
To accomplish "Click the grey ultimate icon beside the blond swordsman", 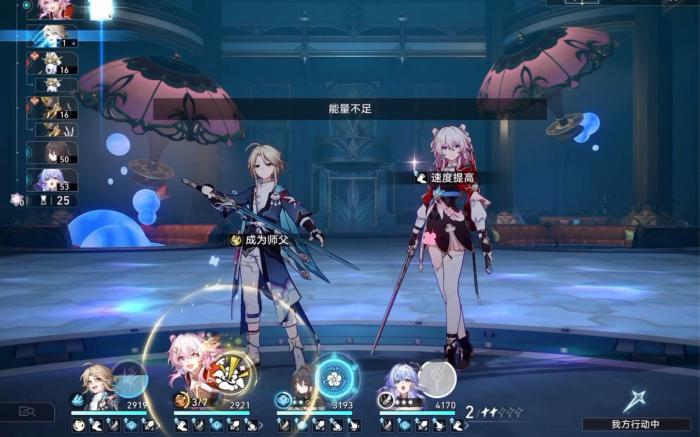I will tap(130, 379).
